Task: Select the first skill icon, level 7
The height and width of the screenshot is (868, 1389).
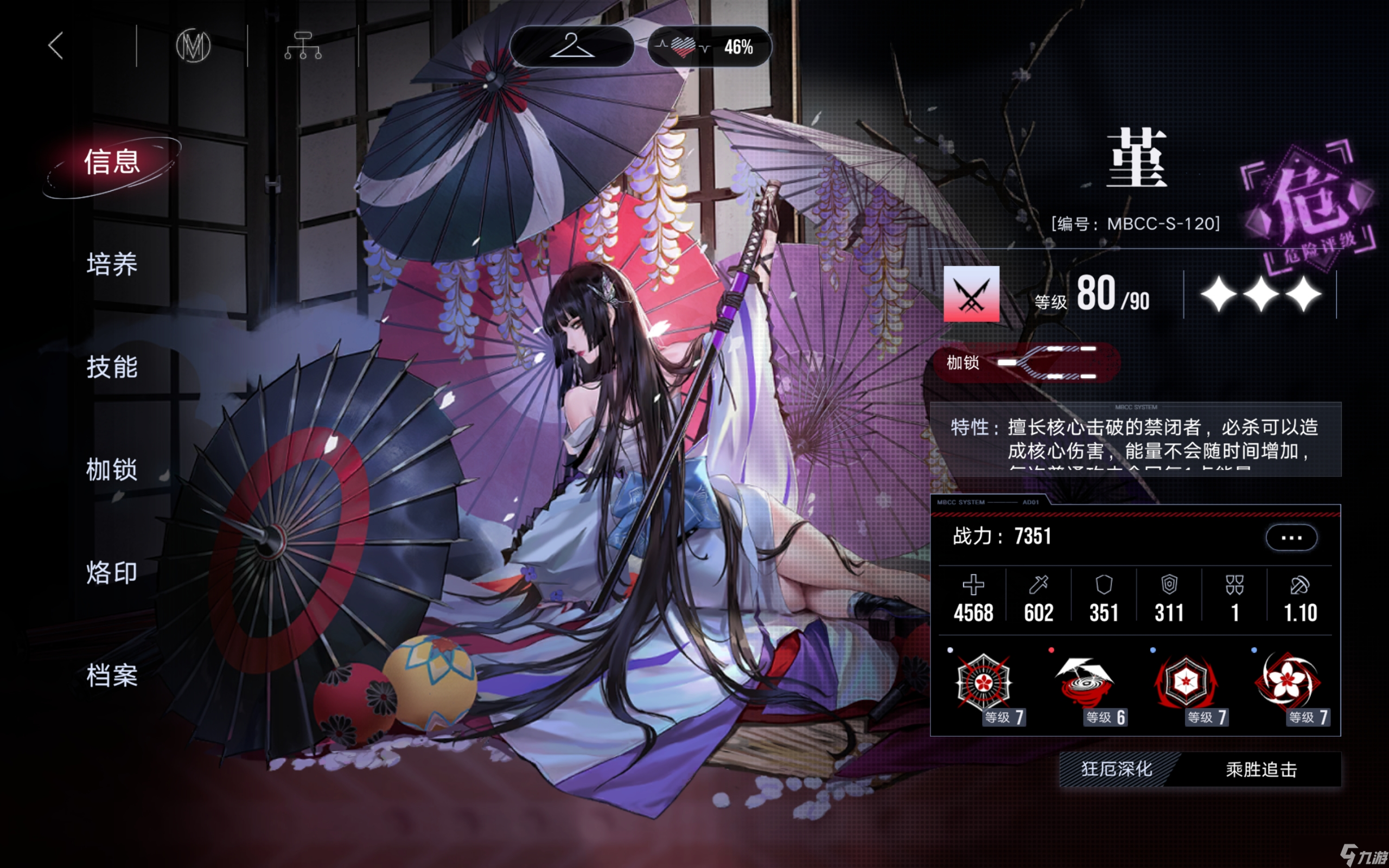Action: coord(984,684)
